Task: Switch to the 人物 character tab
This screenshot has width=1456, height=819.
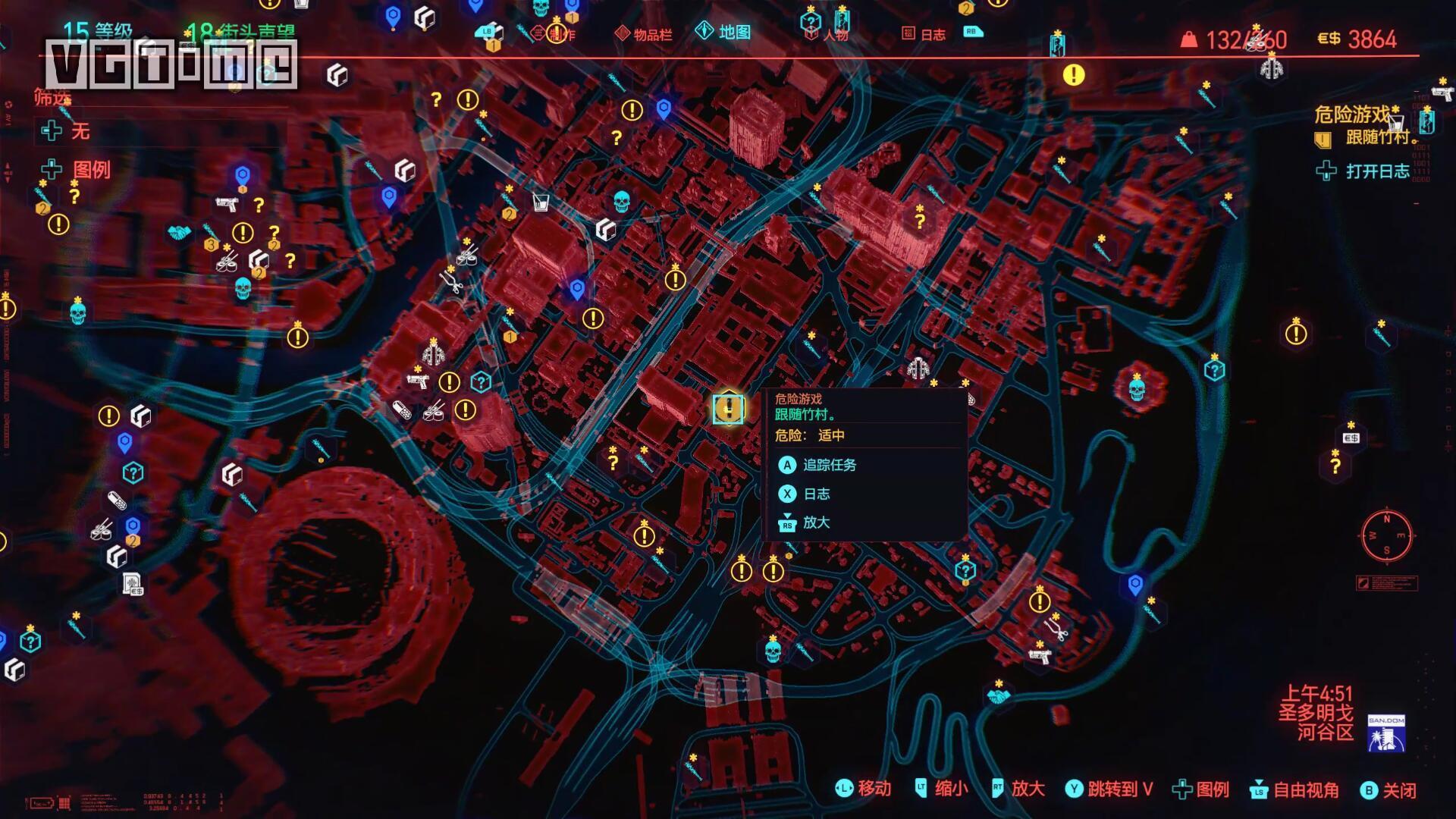Action: pyautogui.click(x=837, y=35)
